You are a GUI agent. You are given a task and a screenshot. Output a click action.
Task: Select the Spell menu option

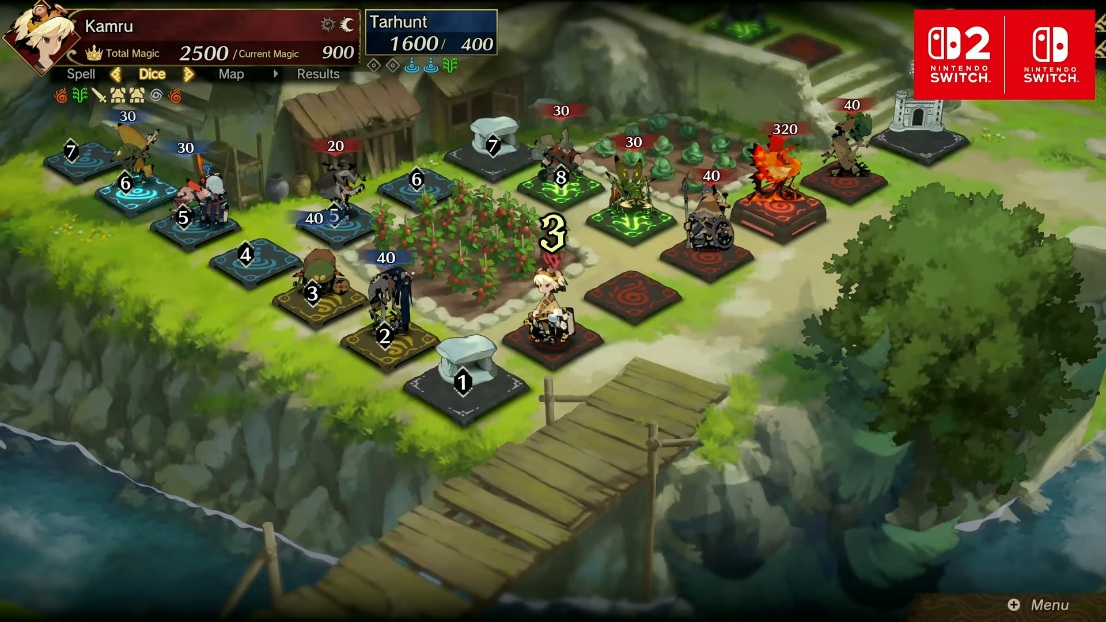pos(81,74)
